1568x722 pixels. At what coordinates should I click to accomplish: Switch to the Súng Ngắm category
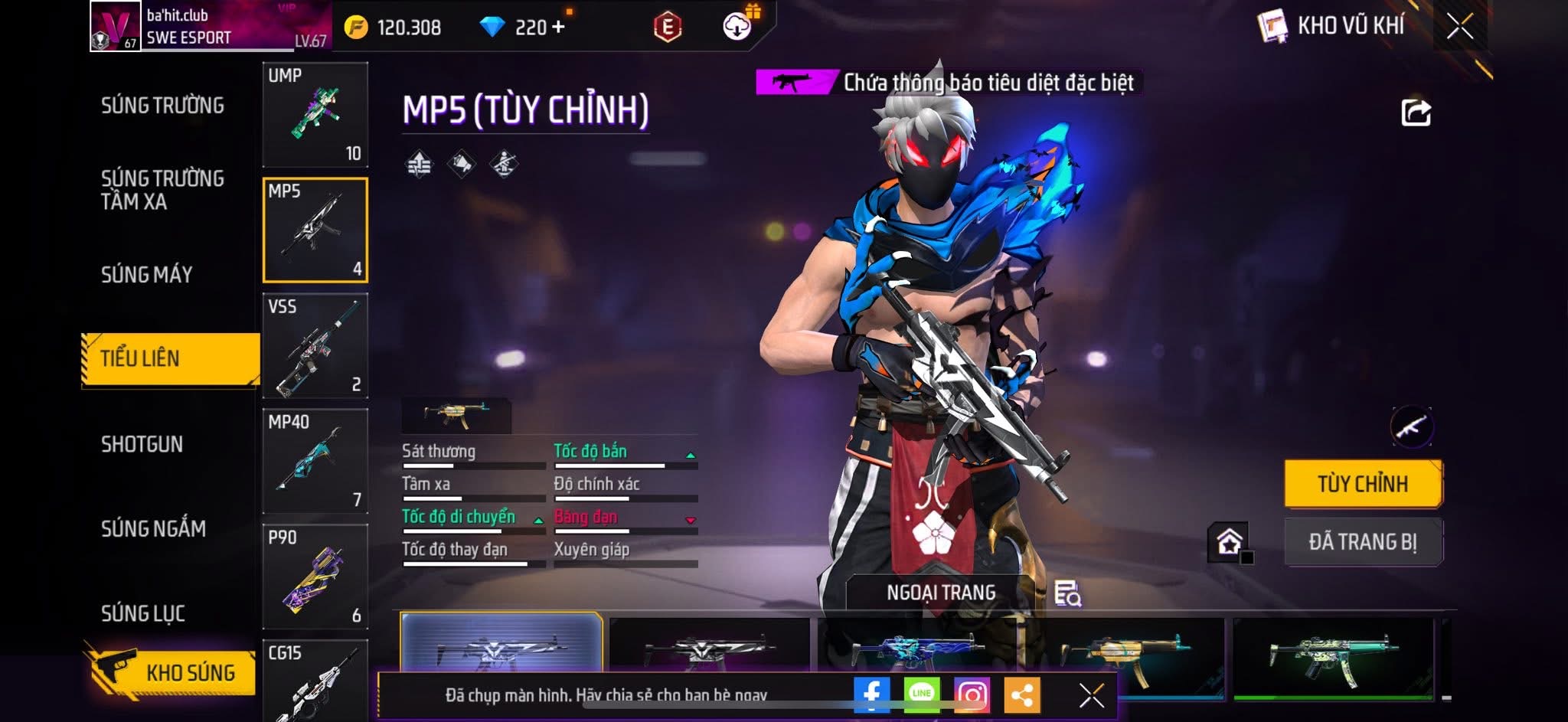153,528
